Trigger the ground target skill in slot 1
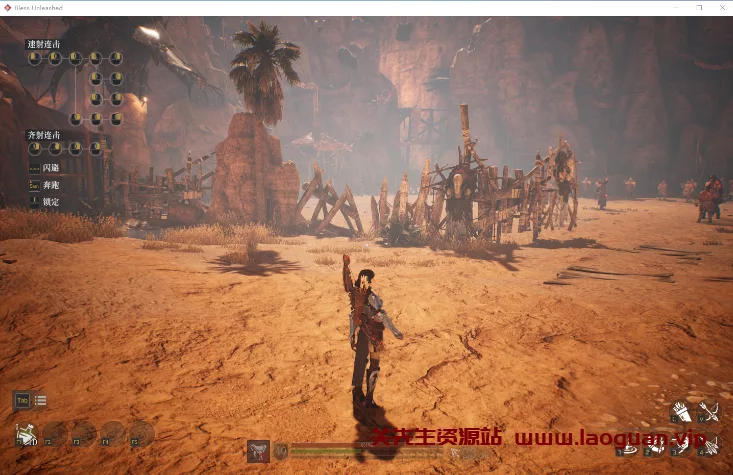The width and height of the screenshot is (733, 475). tap(629, 448)
